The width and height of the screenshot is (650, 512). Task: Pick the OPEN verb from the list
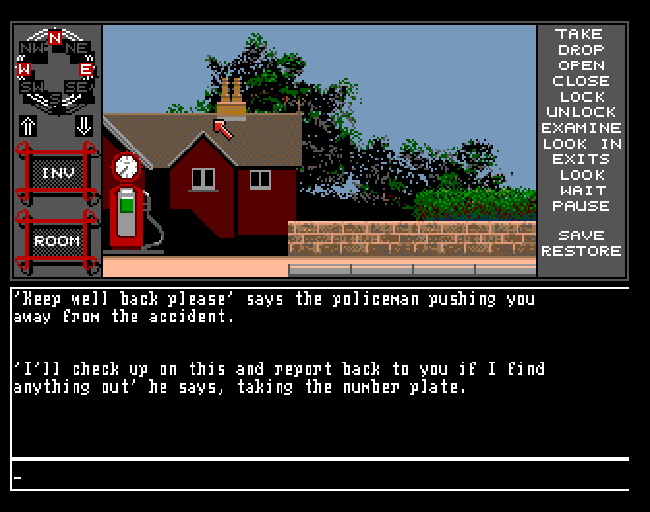pyautogui.click(x=580, y=65)
